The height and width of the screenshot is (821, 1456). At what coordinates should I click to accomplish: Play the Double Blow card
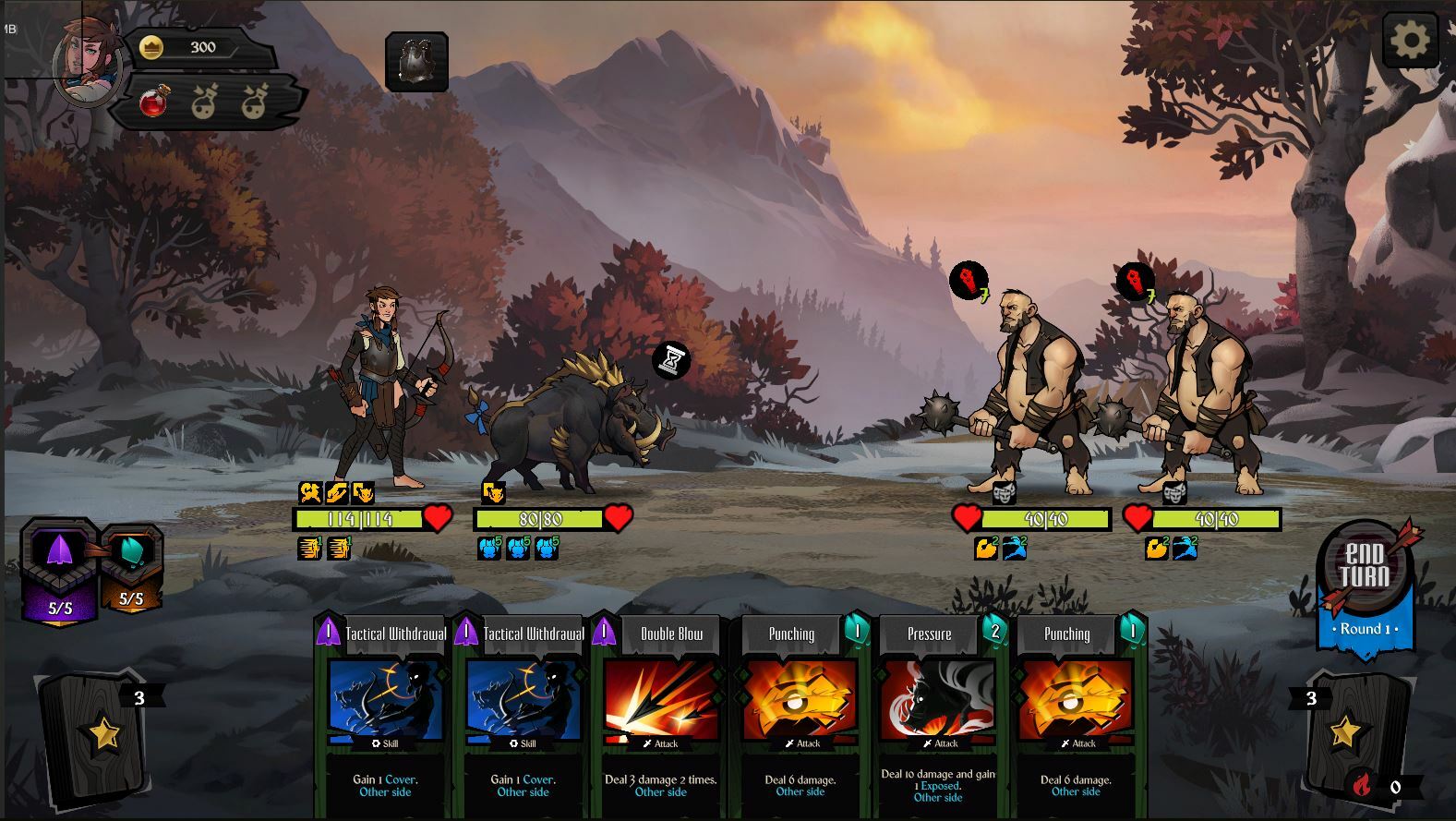(x=660, y=713)
